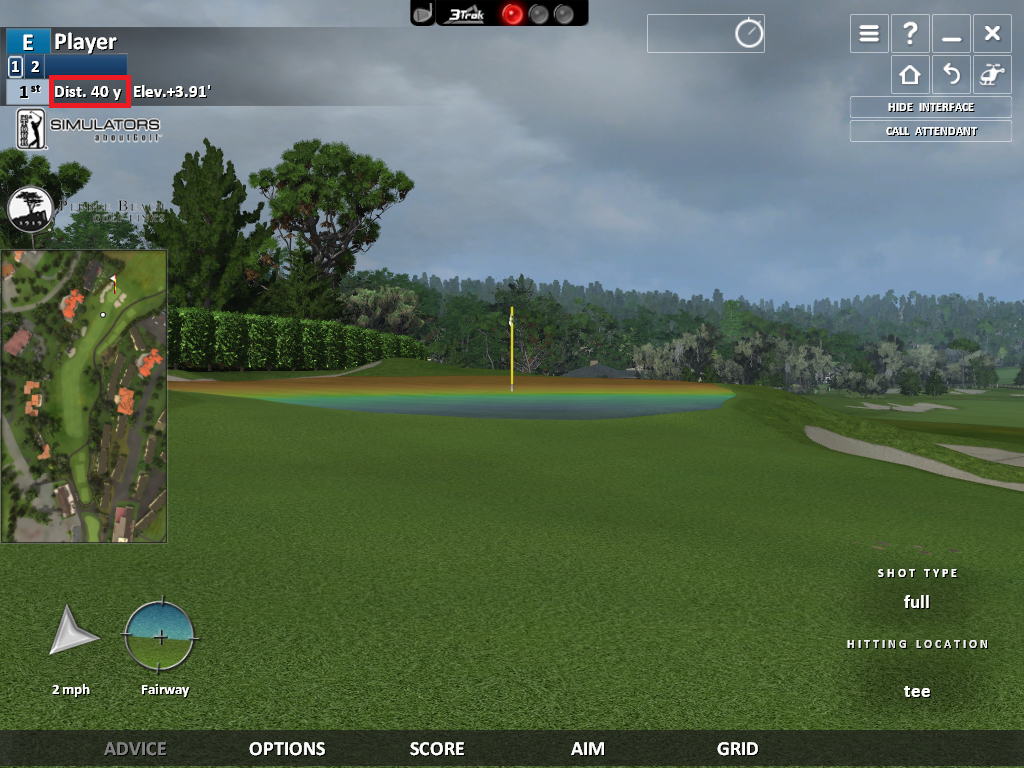Select the wind direction arrow
The image size is (1024, 768).
[74, 631]
